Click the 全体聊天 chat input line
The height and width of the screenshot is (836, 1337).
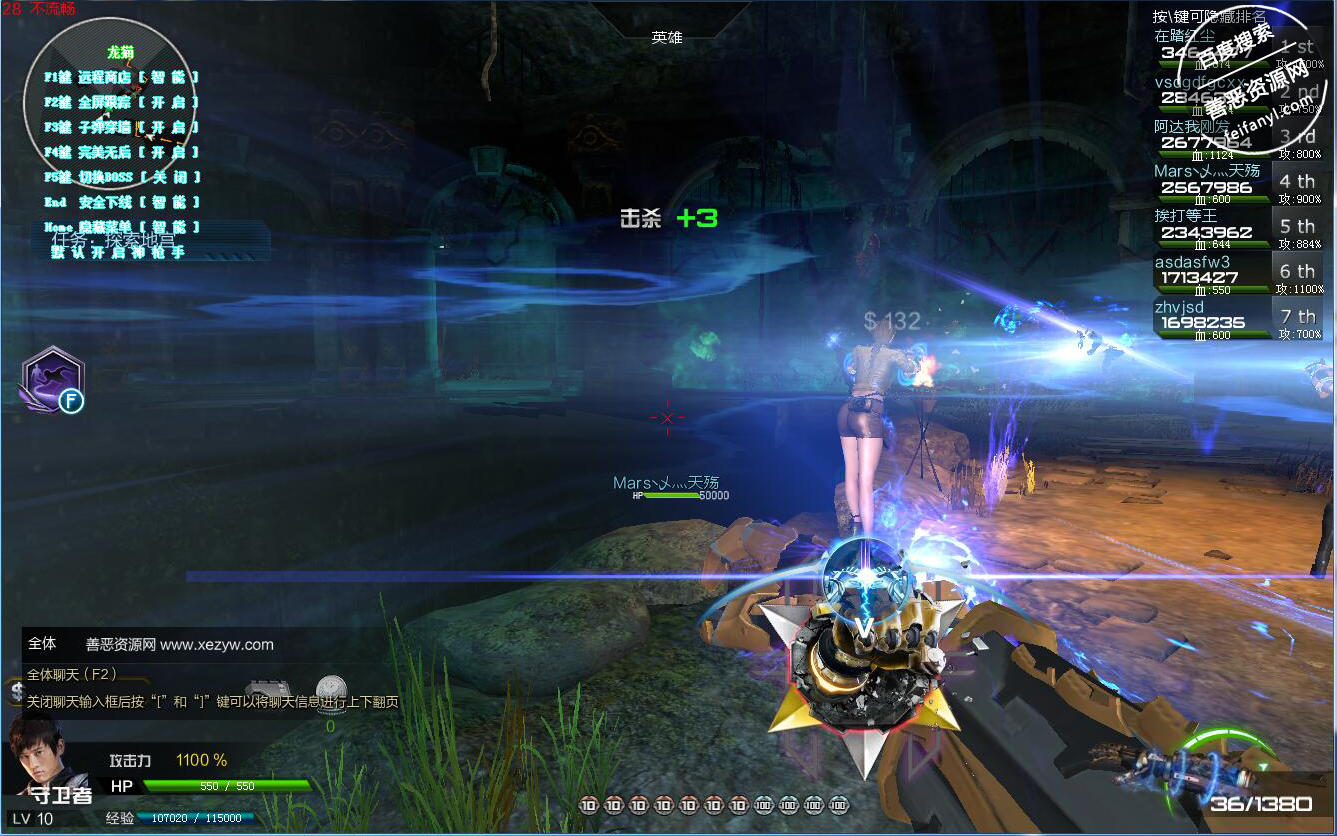click(x=72, y=674)
